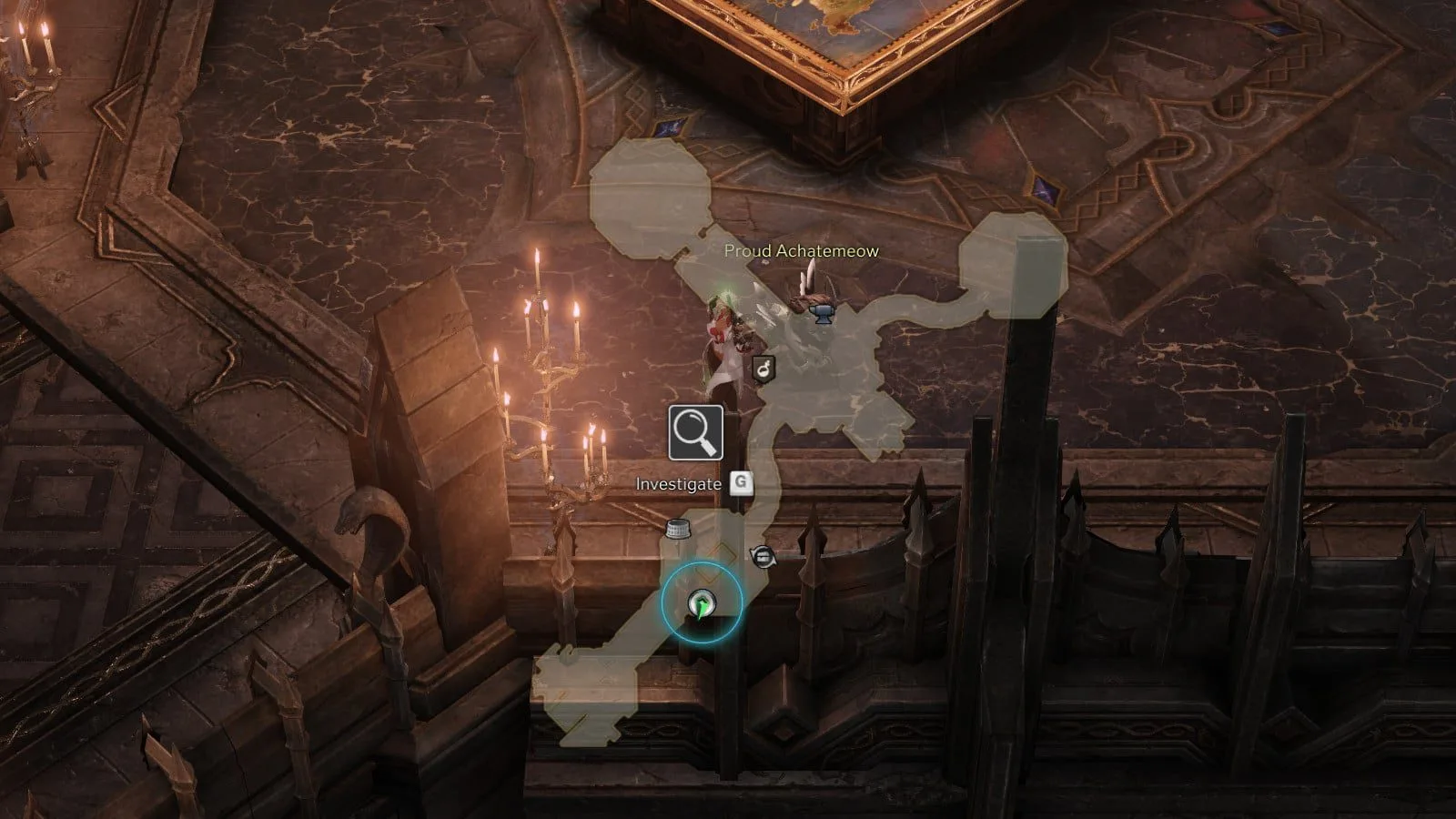
Task: Click the Investigate magnifying glass icon
Action: point(695,432)
